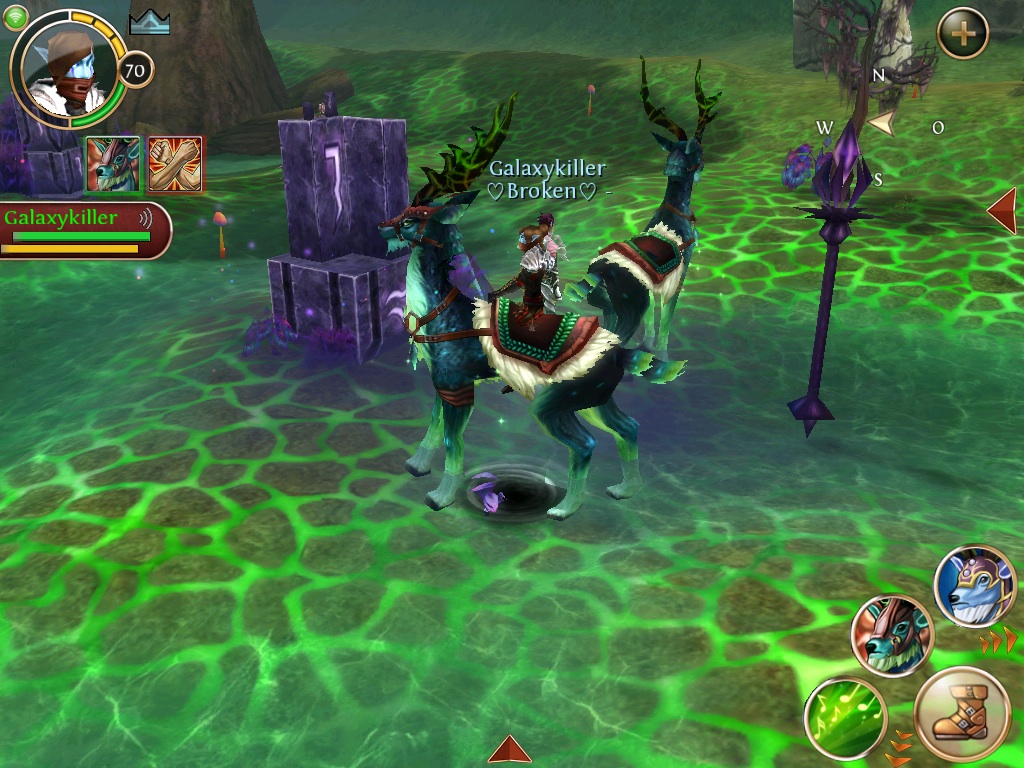Click the compass with N W O S
Screen dimensions: 1024x768
pos(879,126)
